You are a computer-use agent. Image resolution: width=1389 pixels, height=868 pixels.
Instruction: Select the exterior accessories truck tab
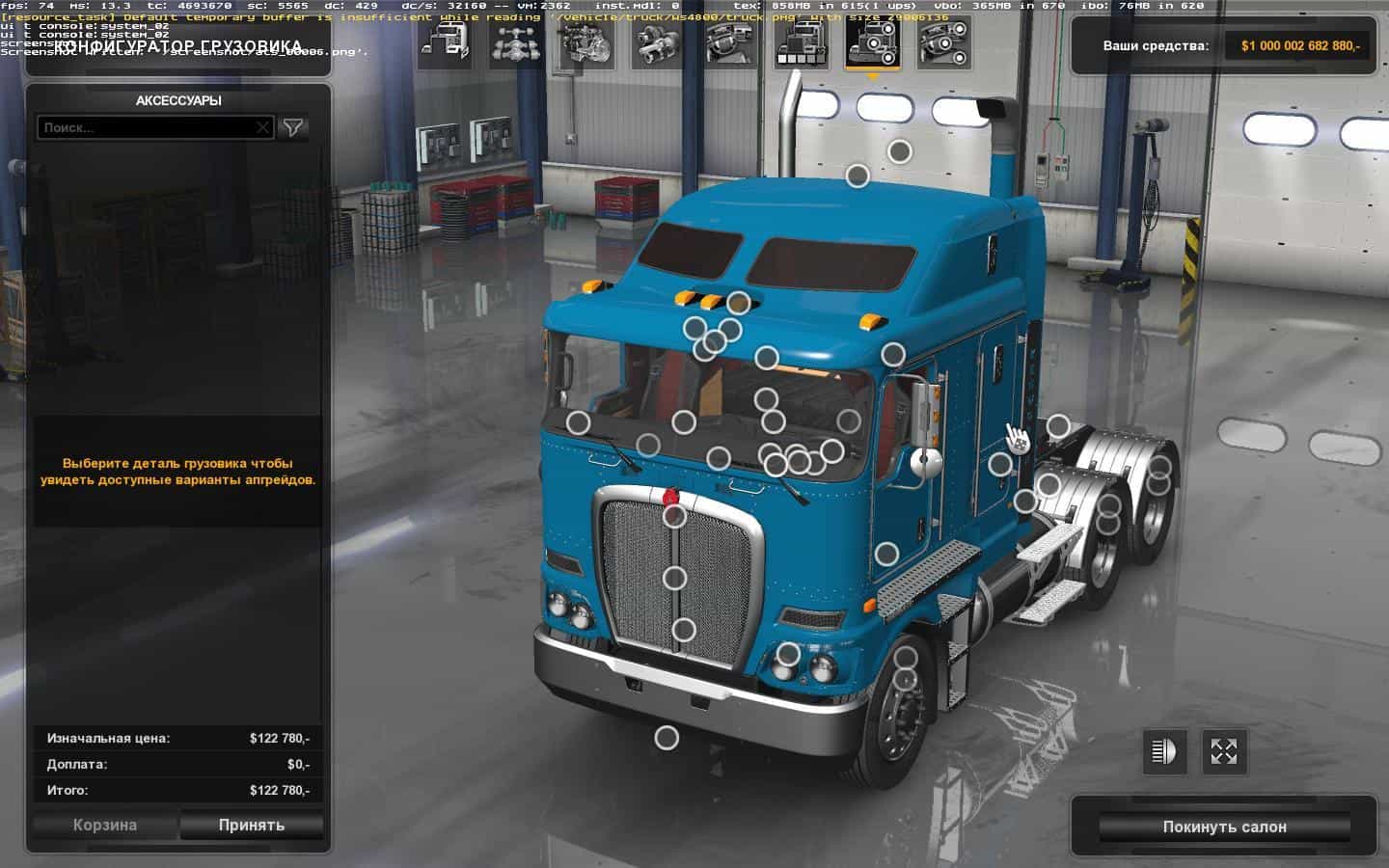873,43
